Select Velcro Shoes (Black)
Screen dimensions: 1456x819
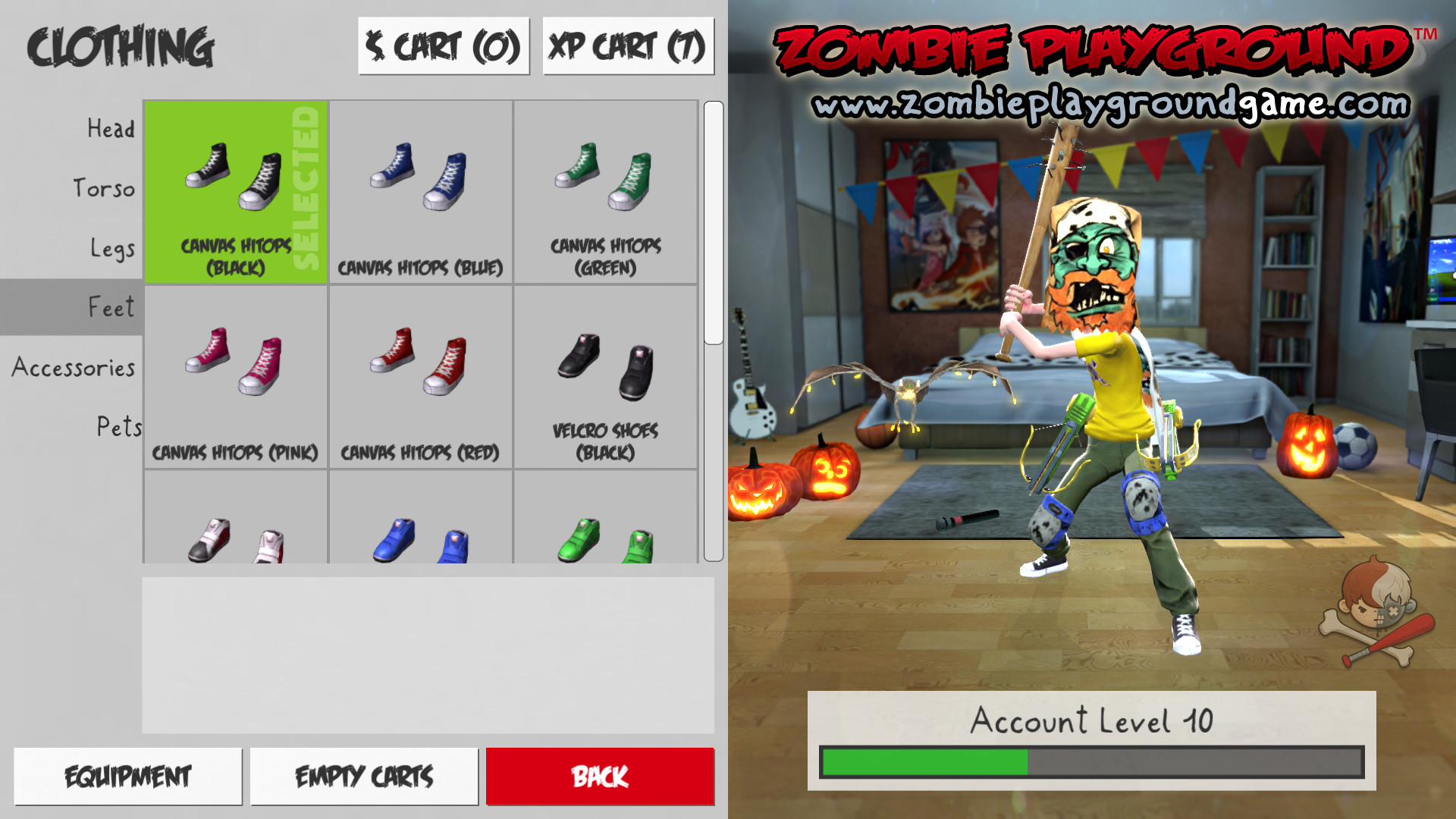click(x=605, y=375)
